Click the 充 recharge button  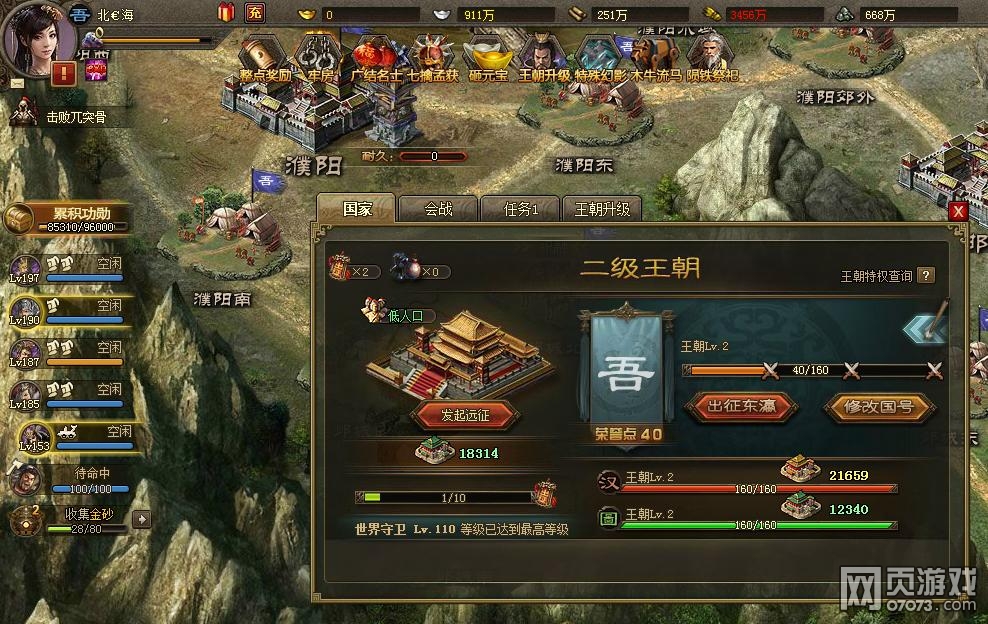coord(255,13)
